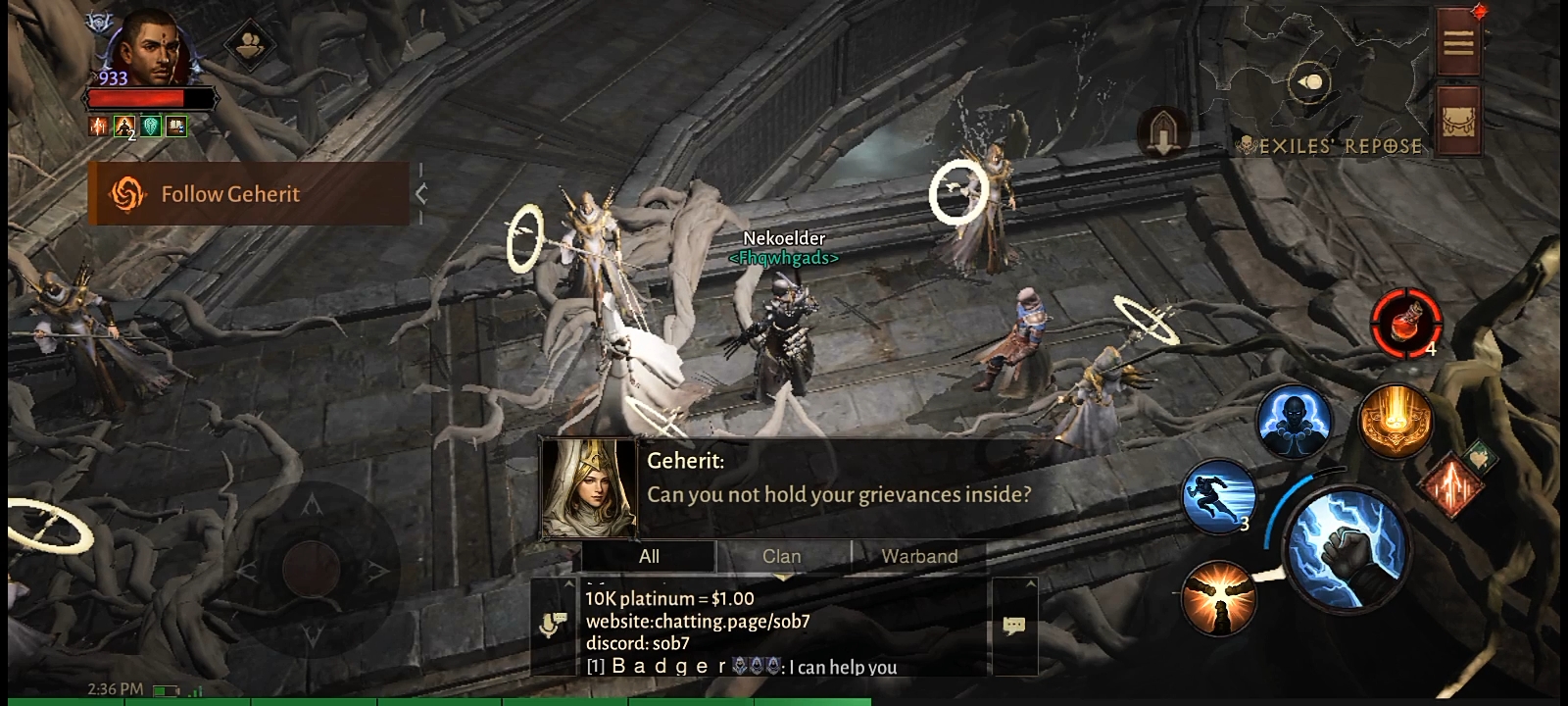Open the party members icon
This screenshot has height=706, width=1568.
click(249, 44)
